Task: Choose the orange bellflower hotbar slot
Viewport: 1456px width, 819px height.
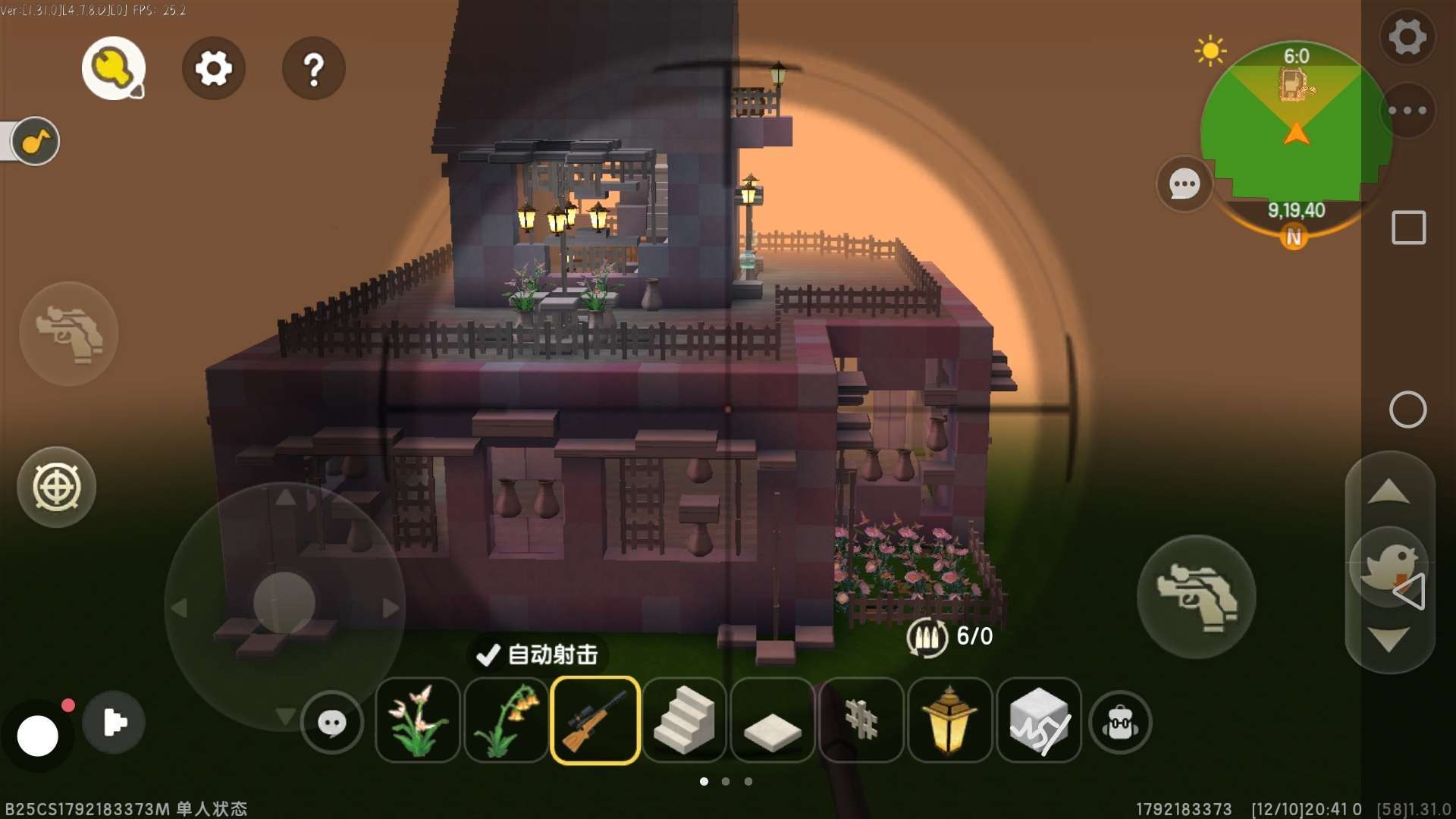Action: (x=506, y=720)
